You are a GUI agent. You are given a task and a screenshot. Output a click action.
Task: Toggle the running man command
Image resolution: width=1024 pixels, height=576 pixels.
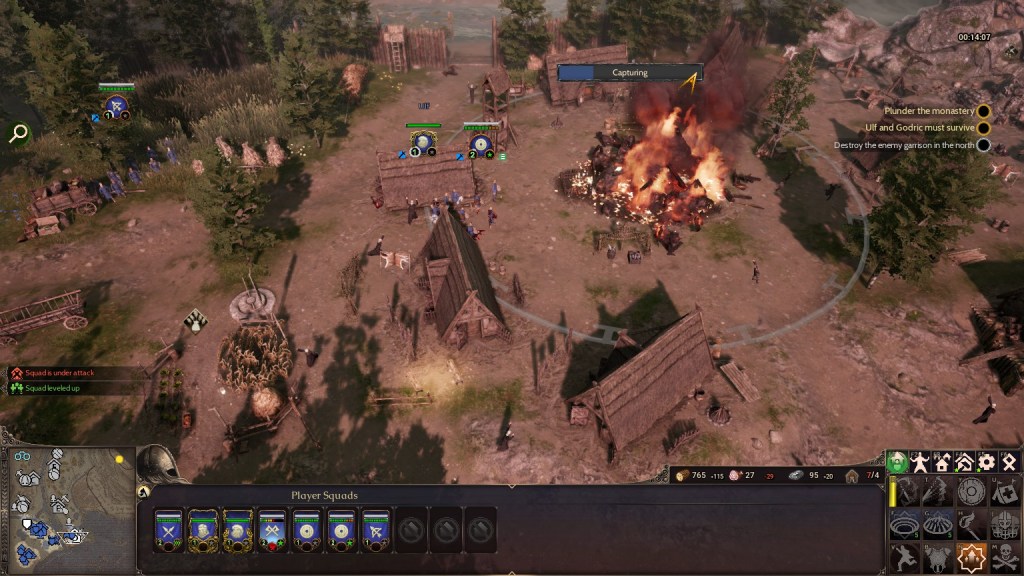(x=905, y=556)
